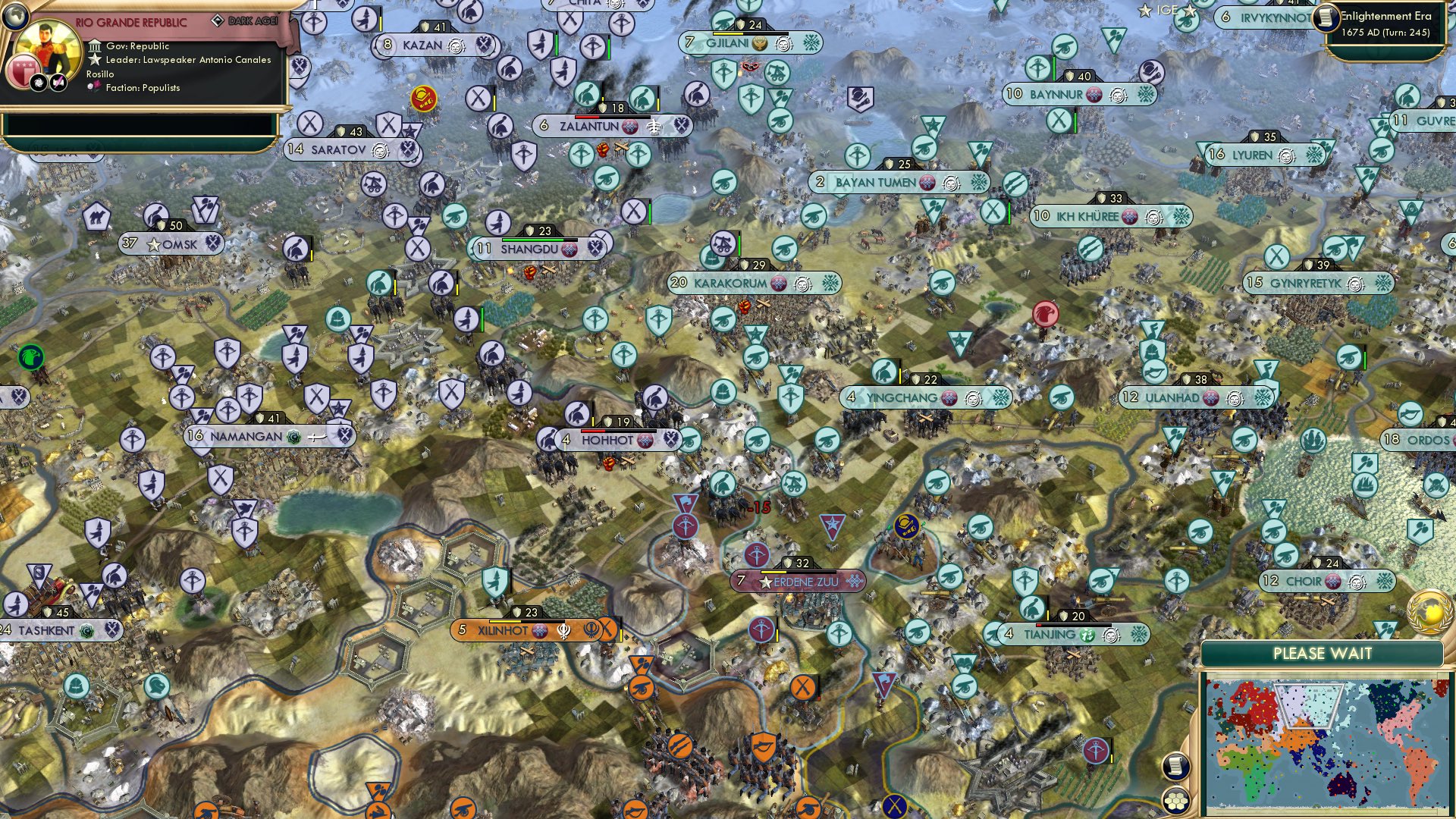Click the golden wonder medallion north of Saratov

(x=423, y=97)
